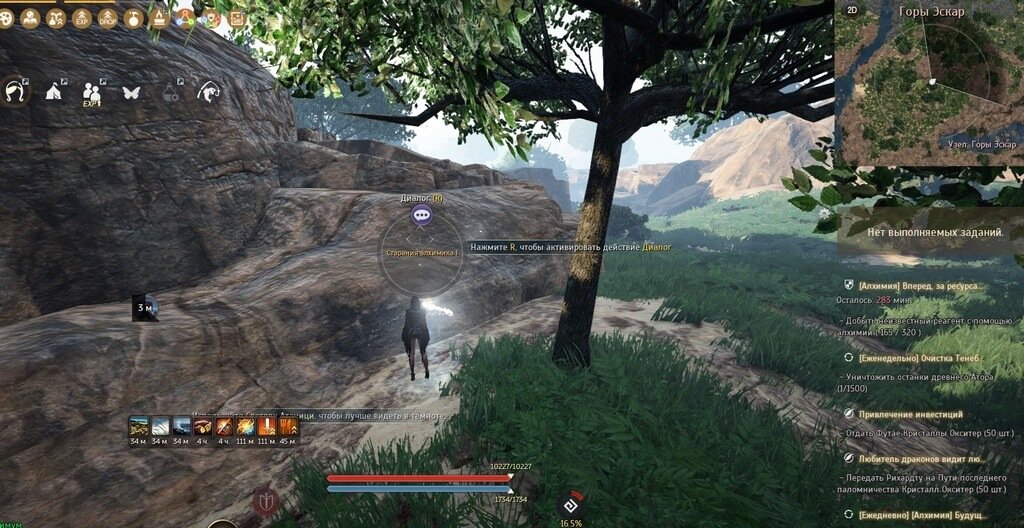The image size is (1024, 528).
Task: Click the 16.5% rage gauge icon
Action: (x=570, y=501)
